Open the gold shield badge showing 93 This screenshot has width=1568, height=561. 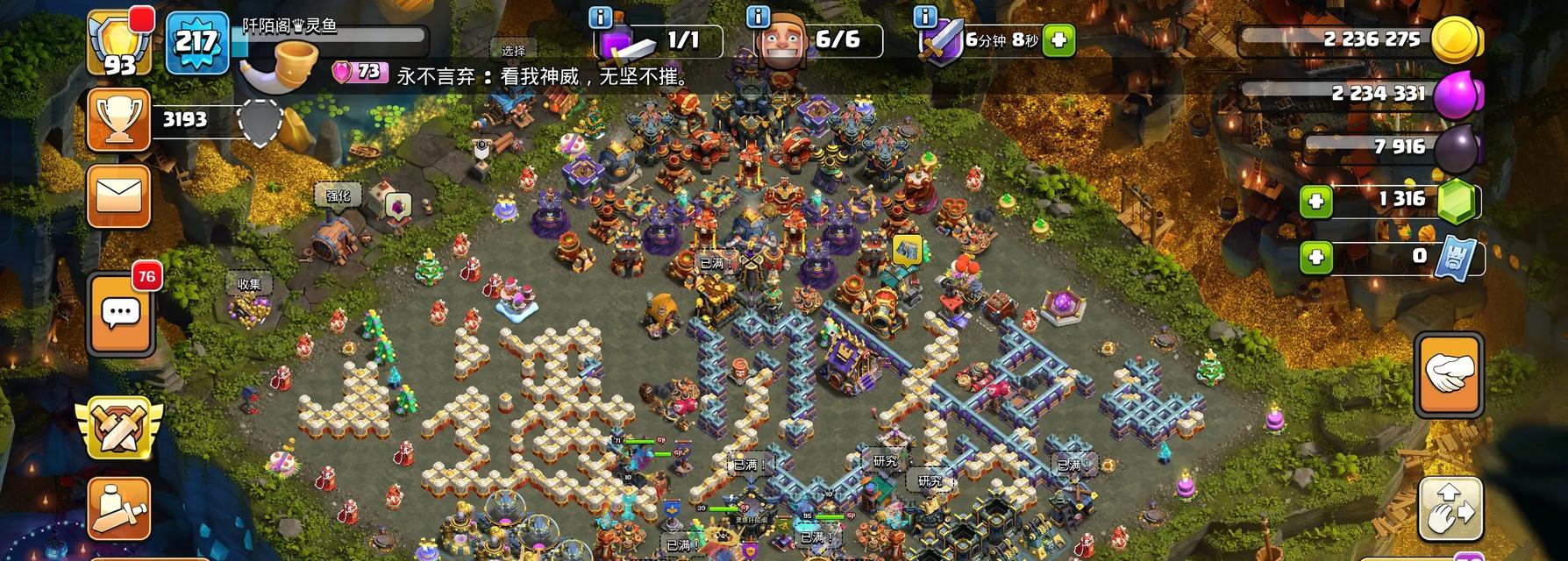coord(120,44)
